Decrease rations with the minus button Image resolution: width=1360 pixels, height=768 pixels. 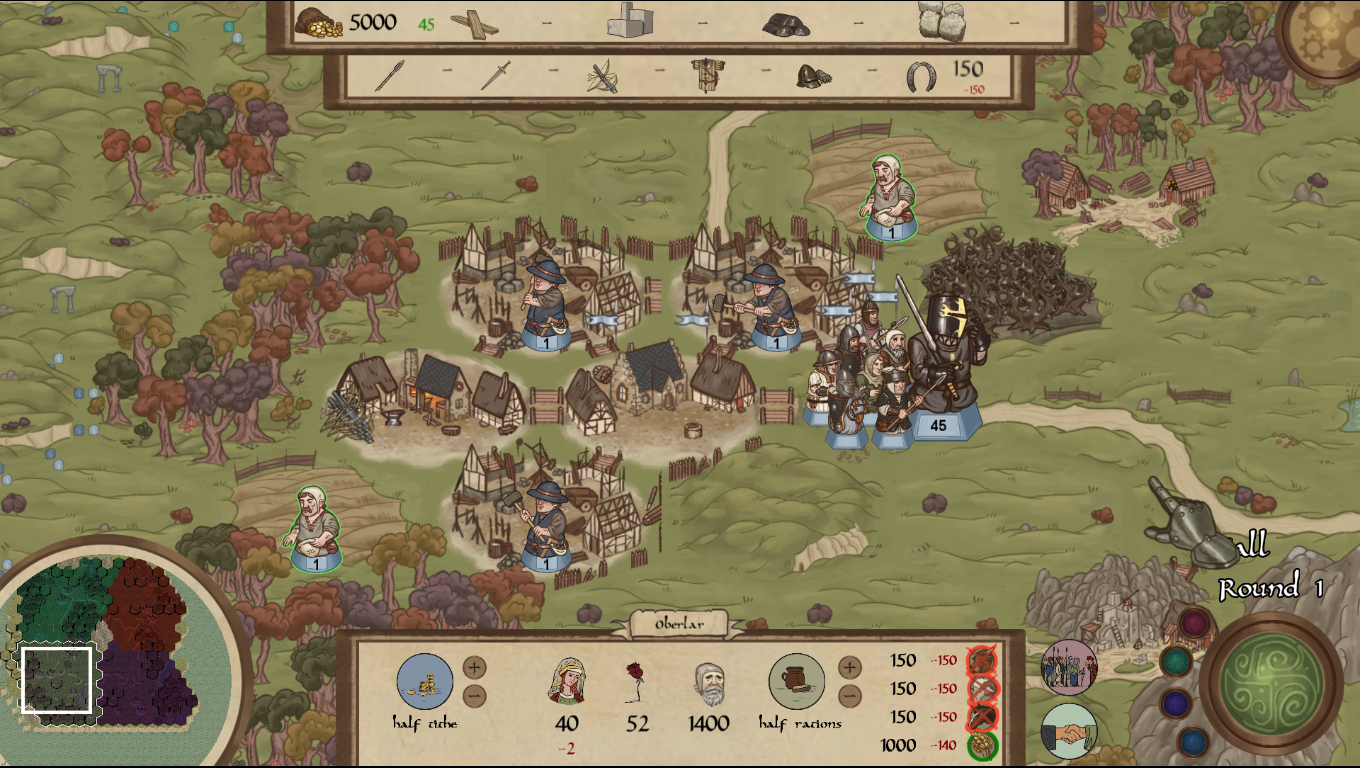tap(849, 696)
